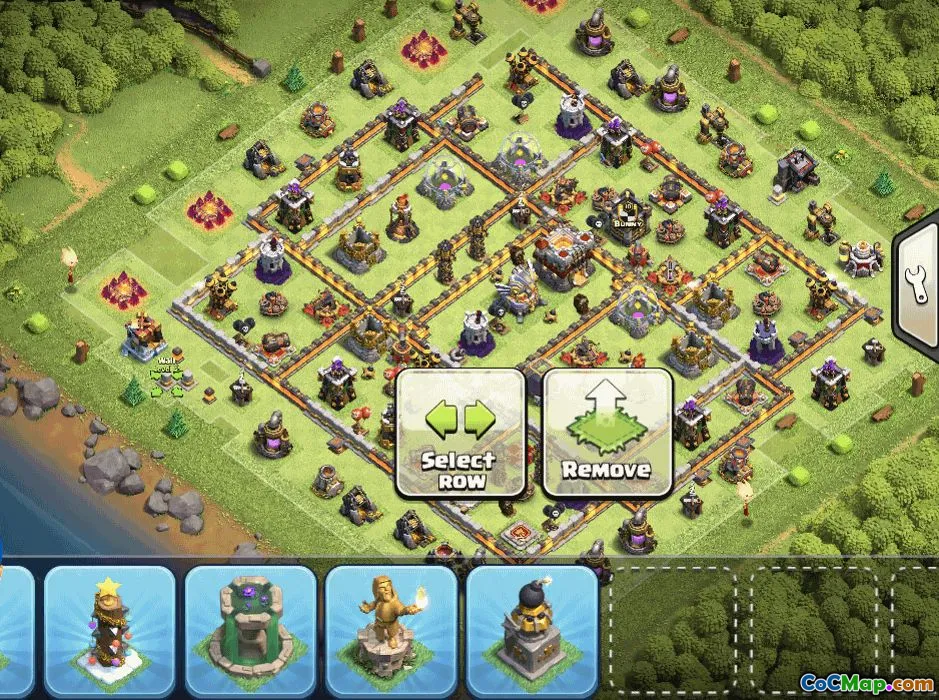Viewport: 939px width, 700px height.
Task: Select the golden wizard statue tile
Action: pos(392,628)
